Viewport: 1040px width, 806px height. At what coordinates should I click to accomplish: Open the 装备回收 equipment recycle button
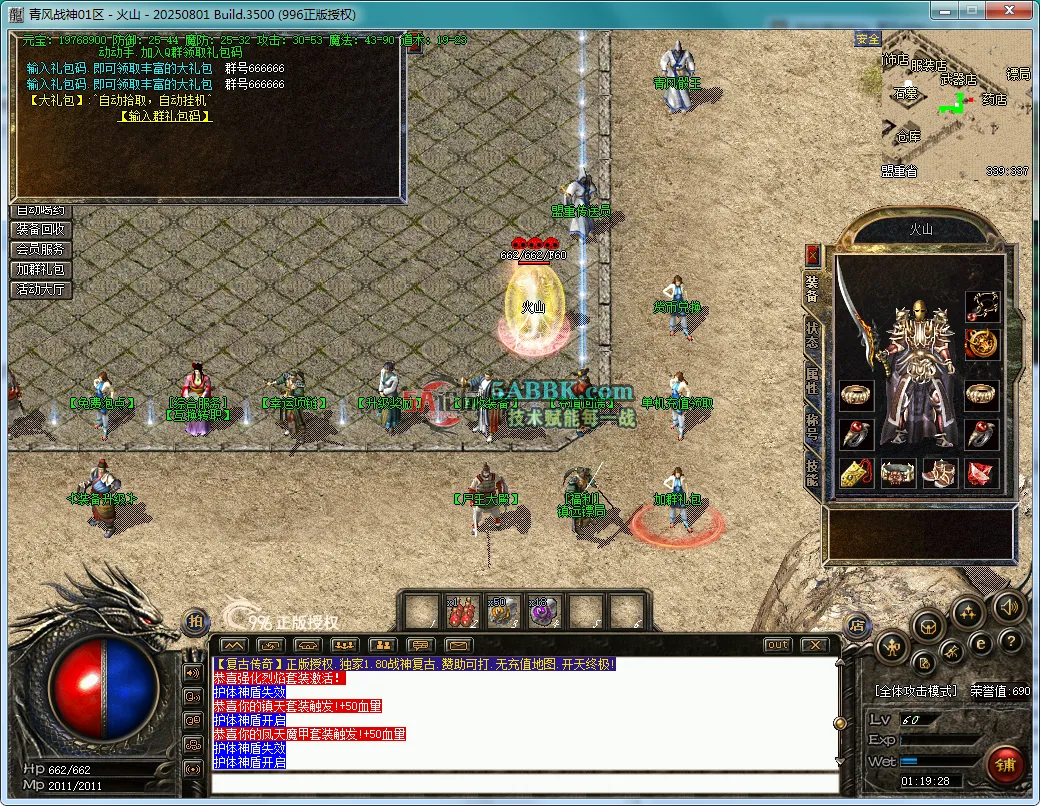coord(40,229)
